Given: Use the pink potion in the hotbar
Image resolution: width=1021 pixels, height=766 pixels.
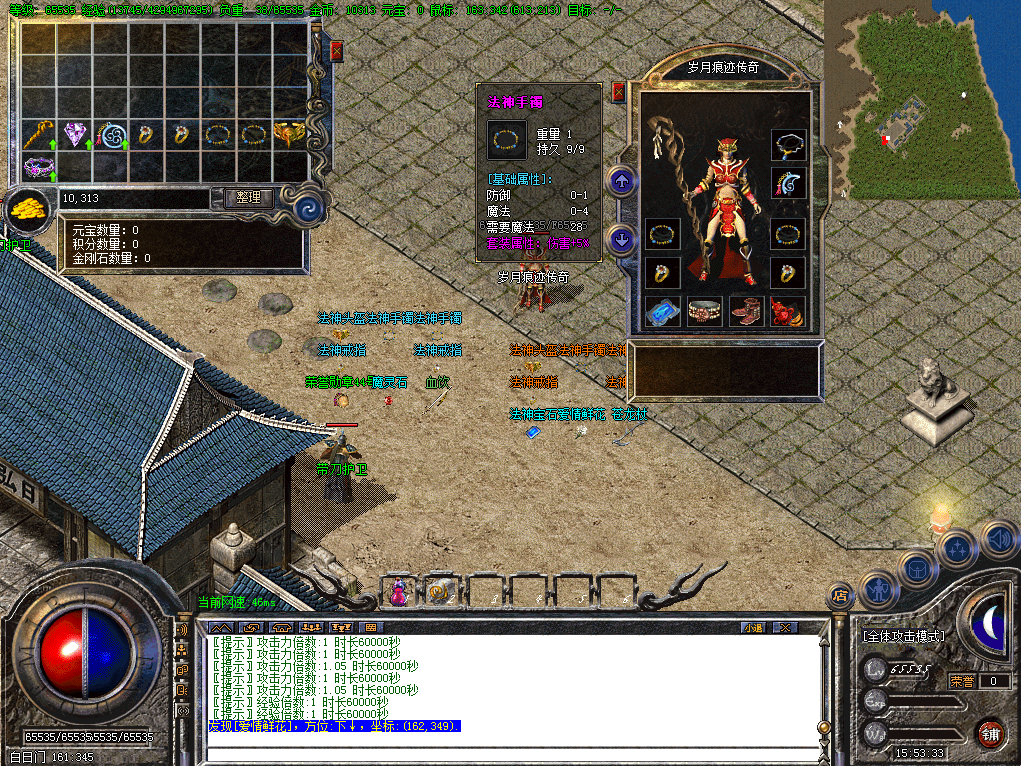Looking at the screenshot, I should coord(398,593).
